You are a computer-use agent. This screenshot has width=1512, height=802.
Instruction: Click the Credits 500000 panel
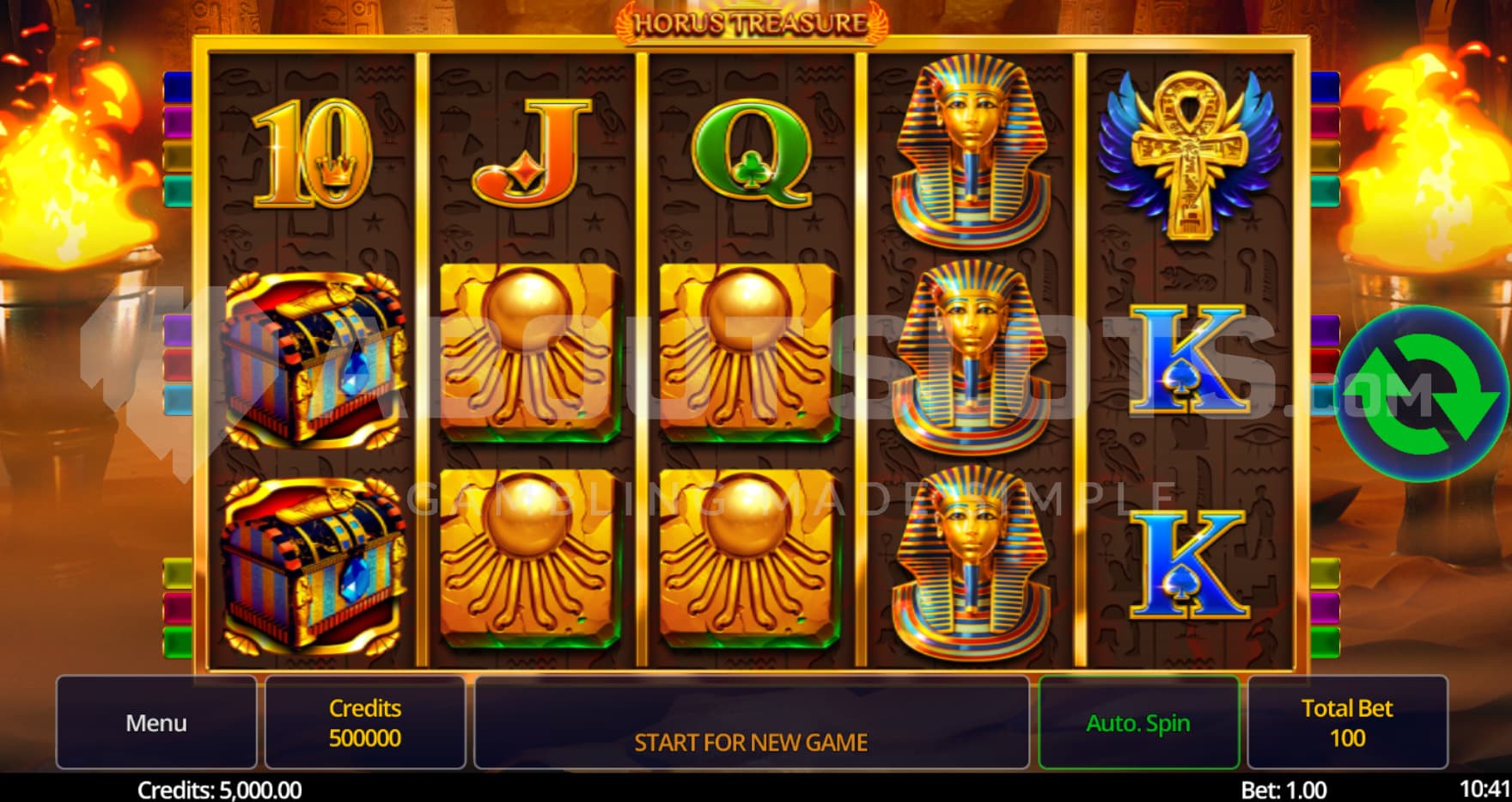(365, 722)
